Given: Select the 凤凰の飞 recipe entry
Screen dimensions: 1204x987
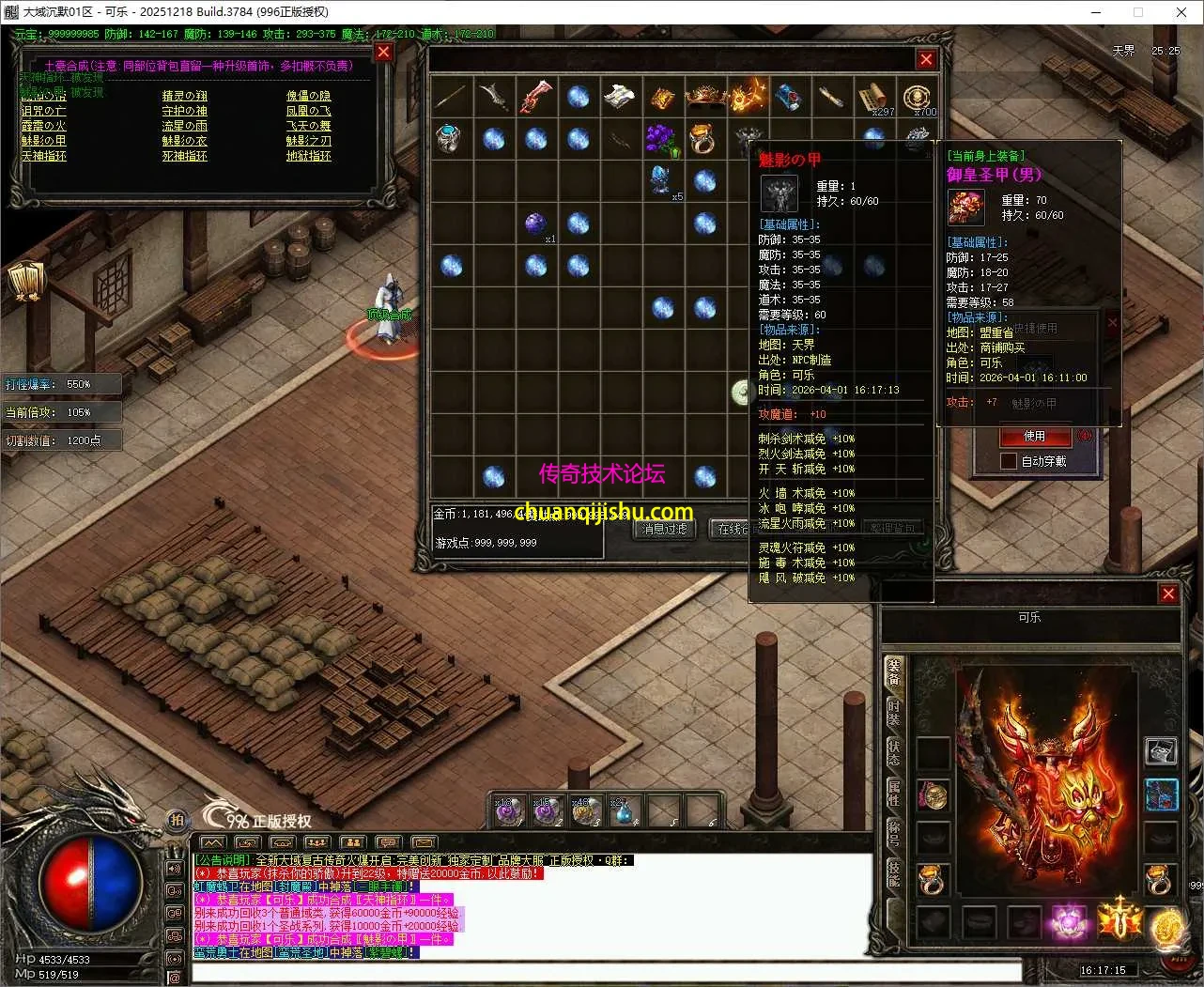Looking at the screenshot, I should coord(308,111).
